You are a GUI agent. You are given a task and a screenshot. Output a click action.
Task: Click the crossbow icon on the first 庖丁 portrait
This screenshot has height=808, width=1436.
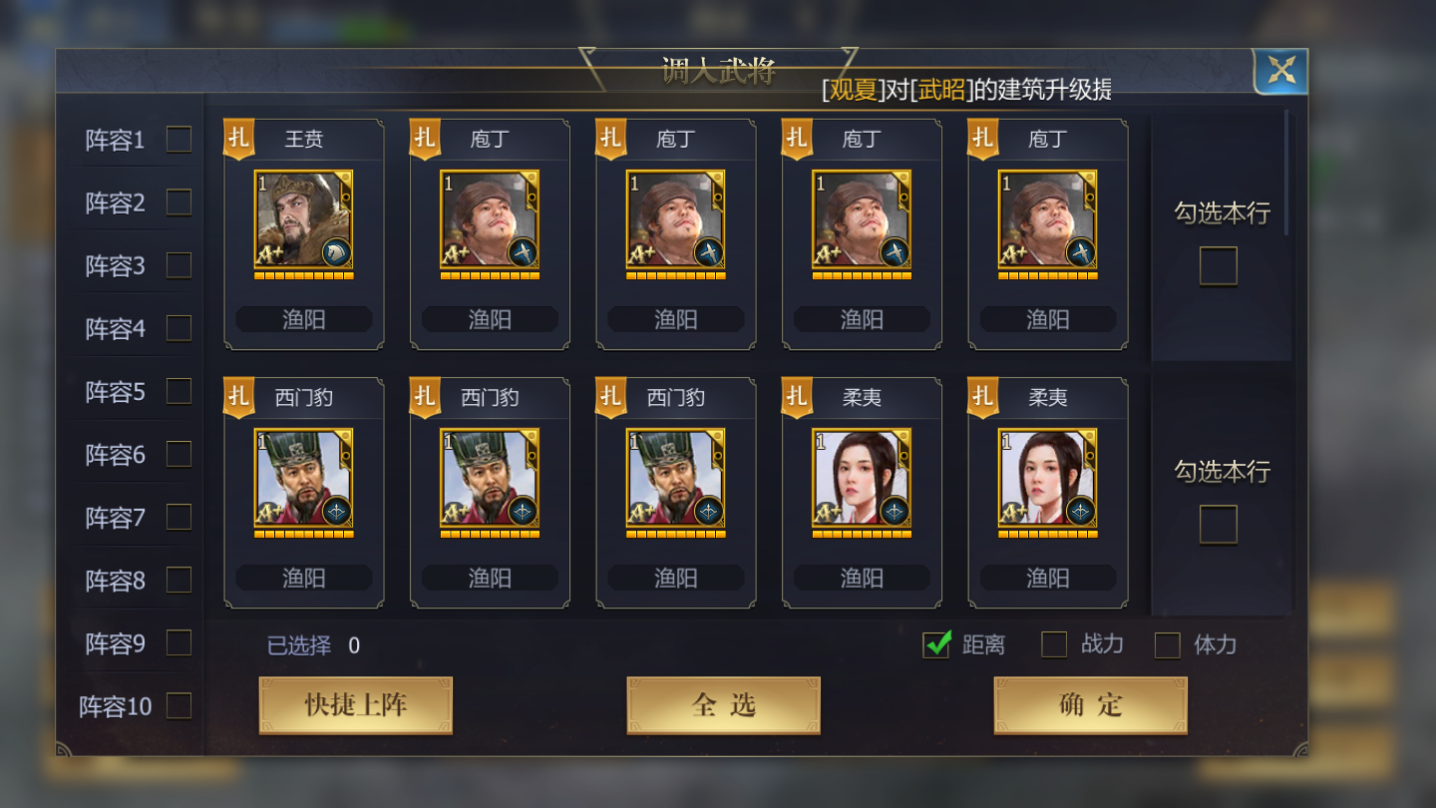click(525, 250)
